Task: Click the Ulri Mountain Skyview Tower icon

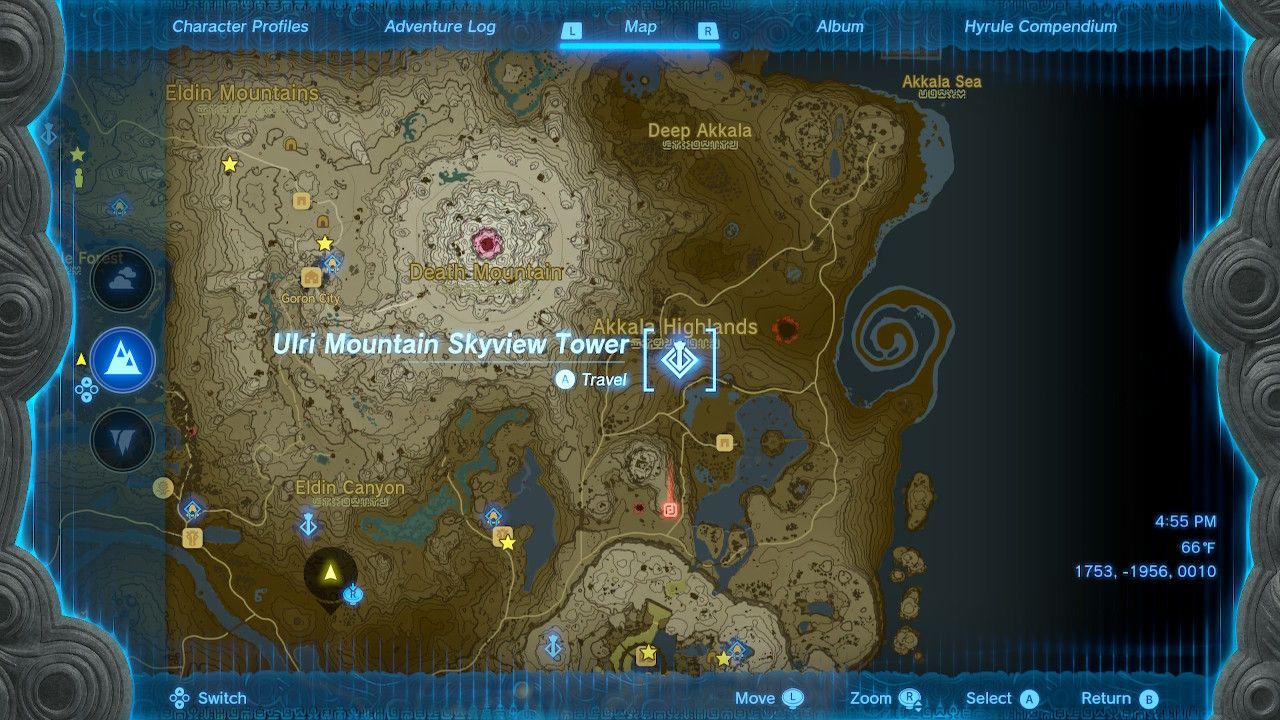Action: [x=681, y=362]
